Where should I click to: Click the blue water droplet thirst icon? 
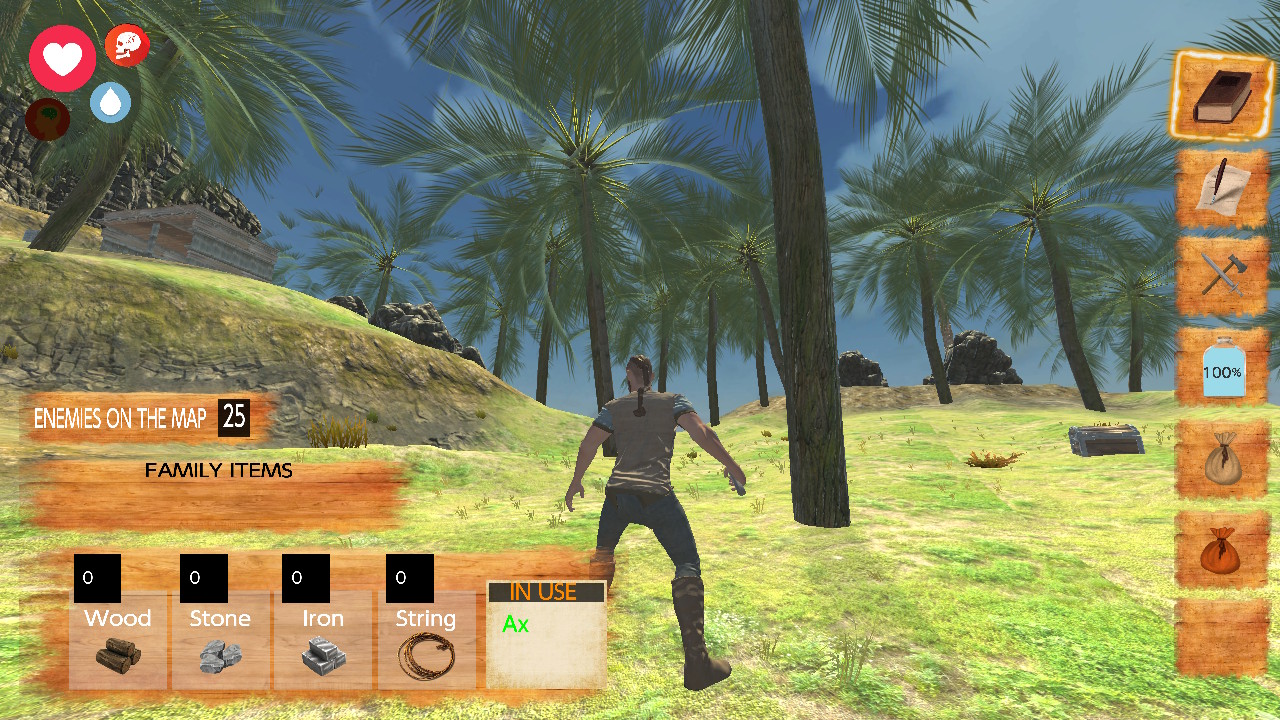(110, 100)
